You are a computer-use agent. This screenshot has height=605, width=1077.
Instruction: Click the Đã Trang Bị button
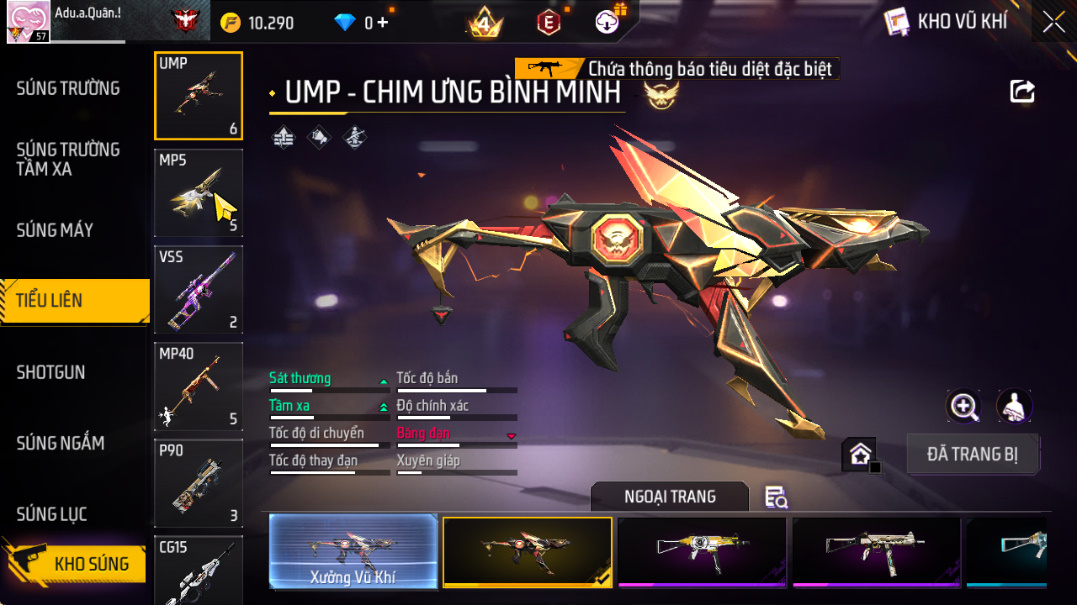972,454
